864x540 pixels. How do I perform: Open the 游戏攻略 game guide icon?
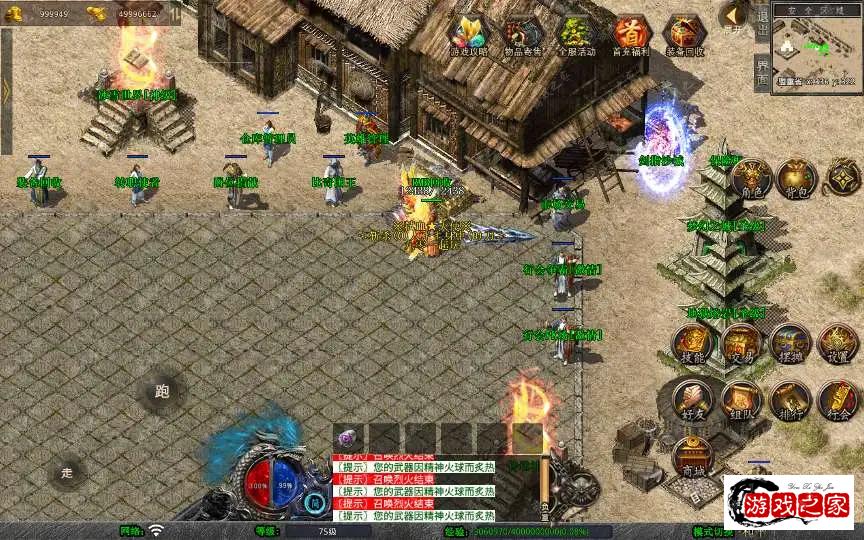(x=466, y=35)
